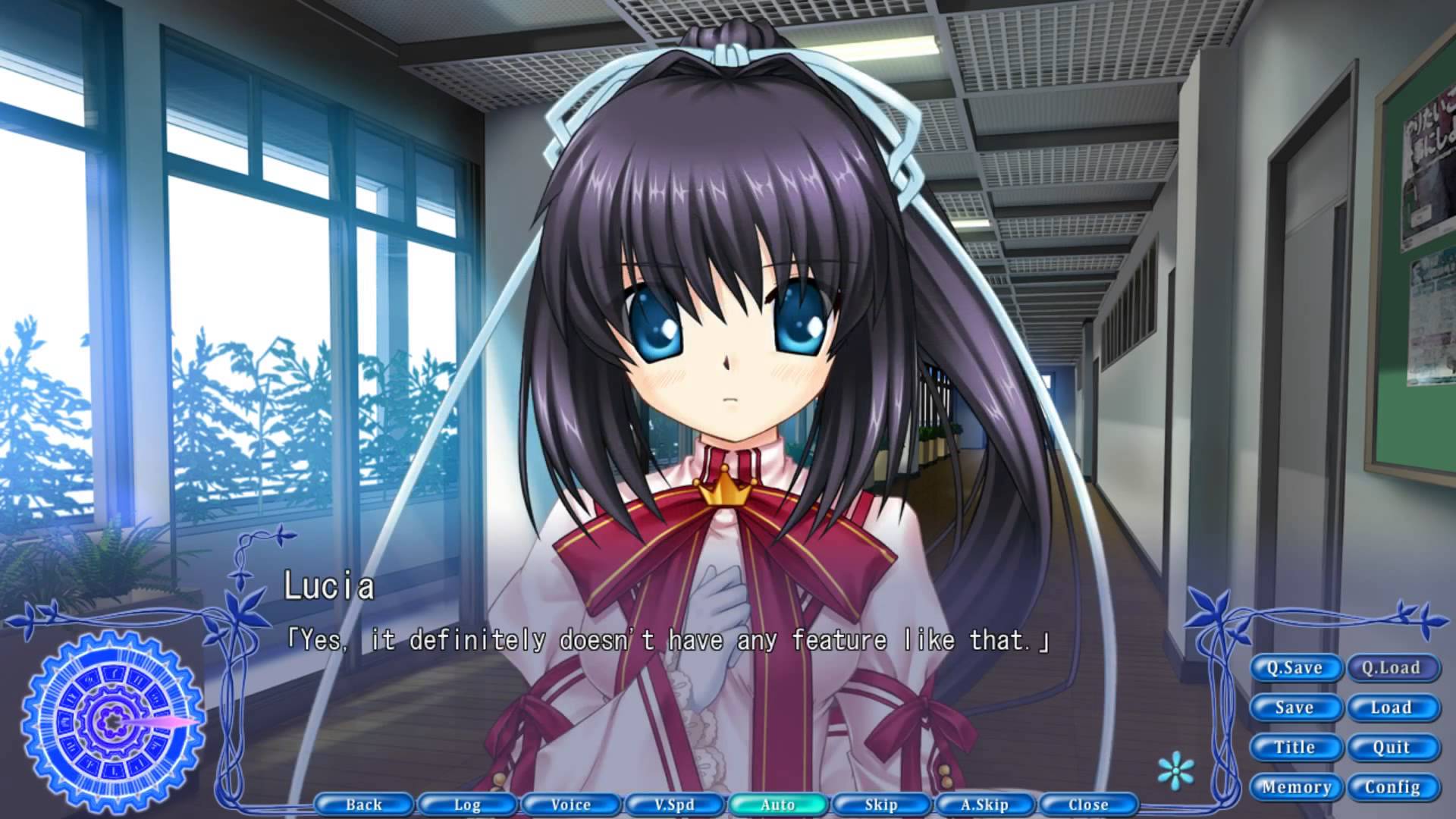Quit the game
The width and height of the screenshot is (1456, 819).
coord(1392,748)
